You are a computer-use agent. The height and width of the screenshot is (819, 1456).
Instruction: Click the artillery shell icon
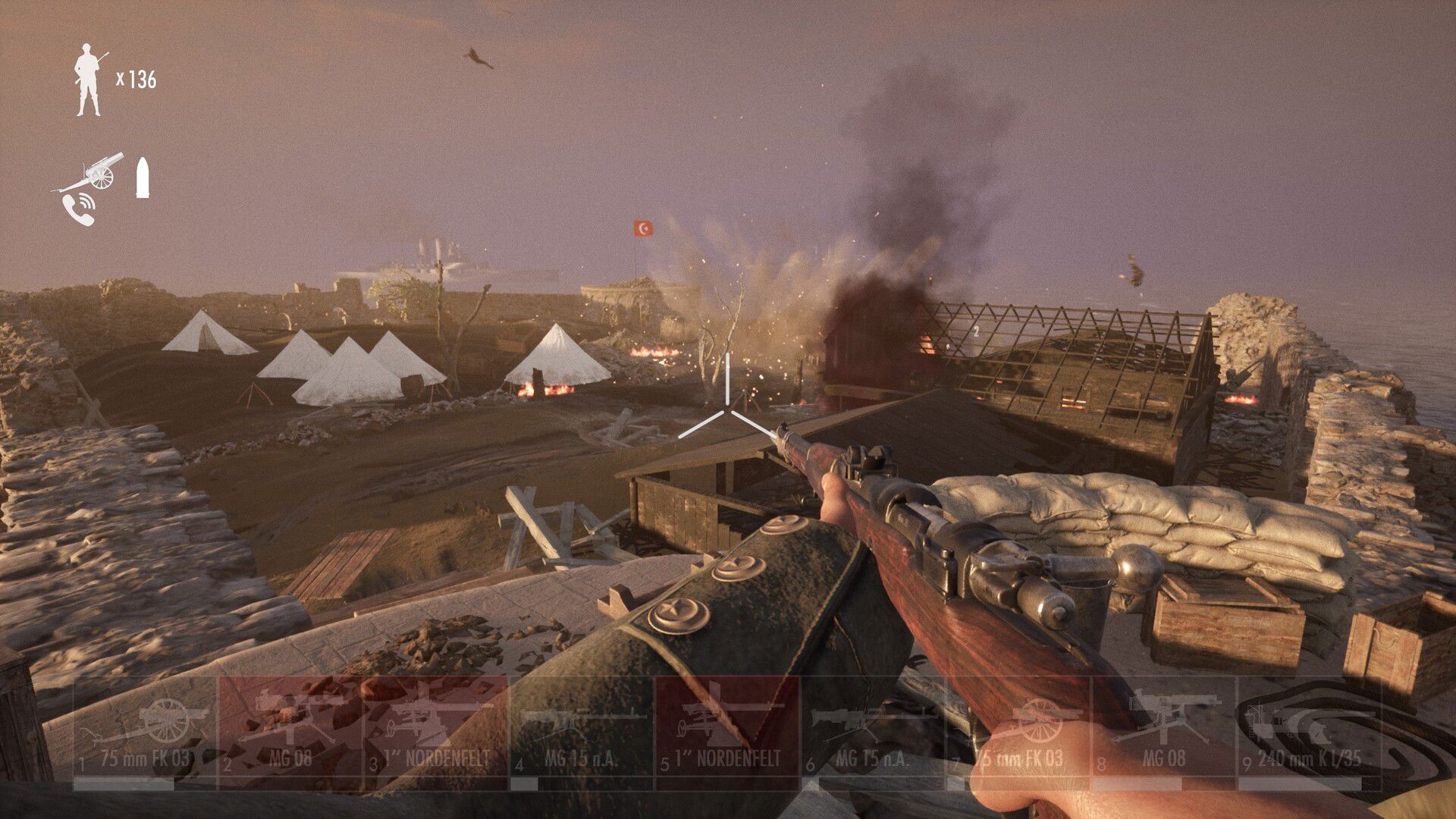[143, 177]
